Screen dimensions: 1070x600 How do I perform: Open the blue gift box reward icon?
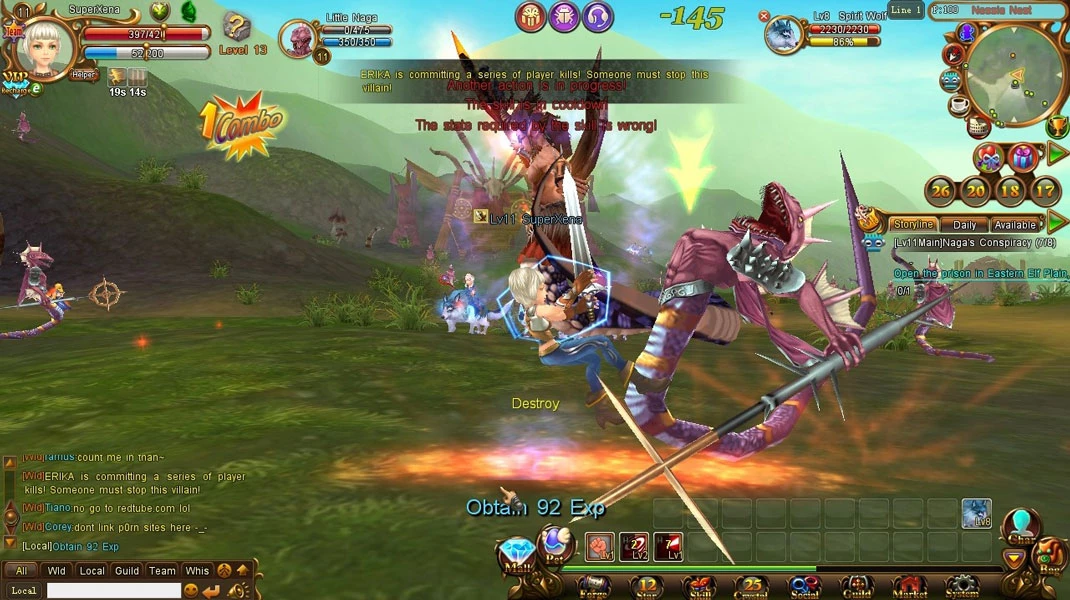[1022, 157]
